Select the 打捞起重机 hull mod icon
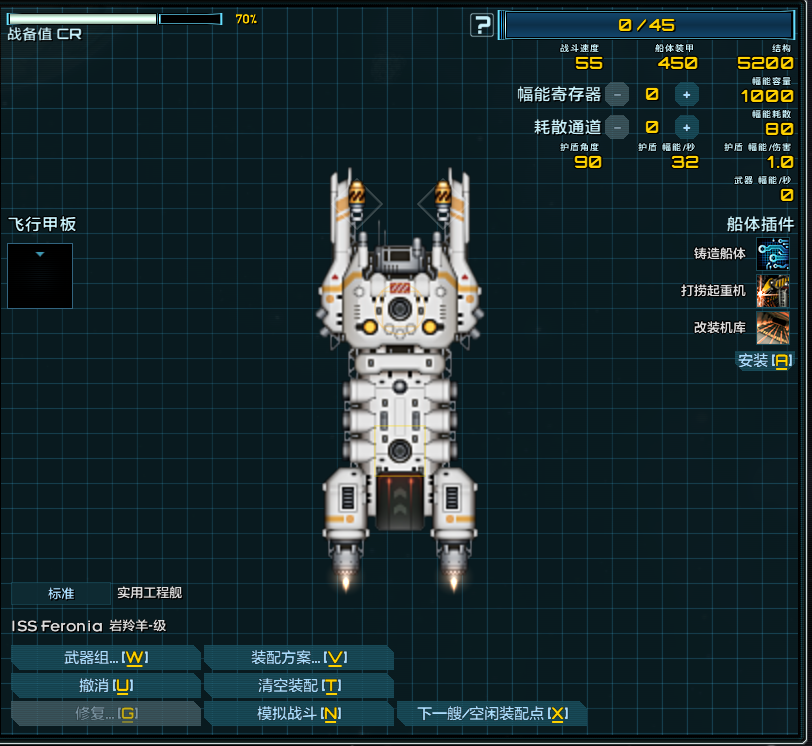Viewport: 812px width, 746px height. [x=773, y=291]
